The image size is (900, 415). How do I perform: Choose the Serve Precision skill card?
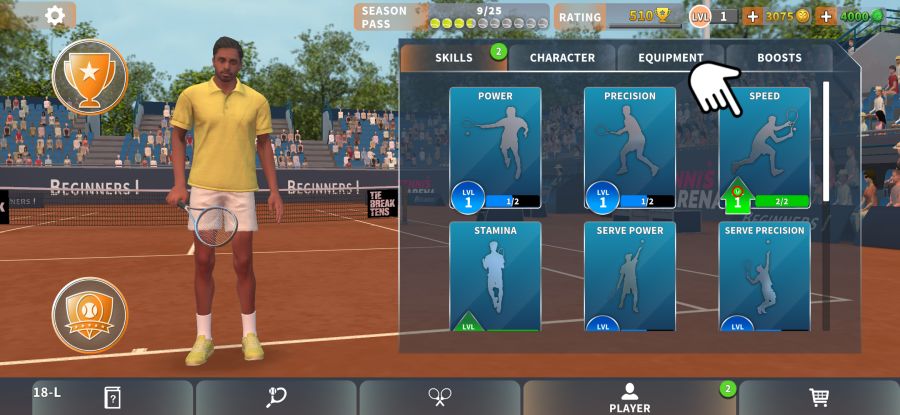click(764, 276)
